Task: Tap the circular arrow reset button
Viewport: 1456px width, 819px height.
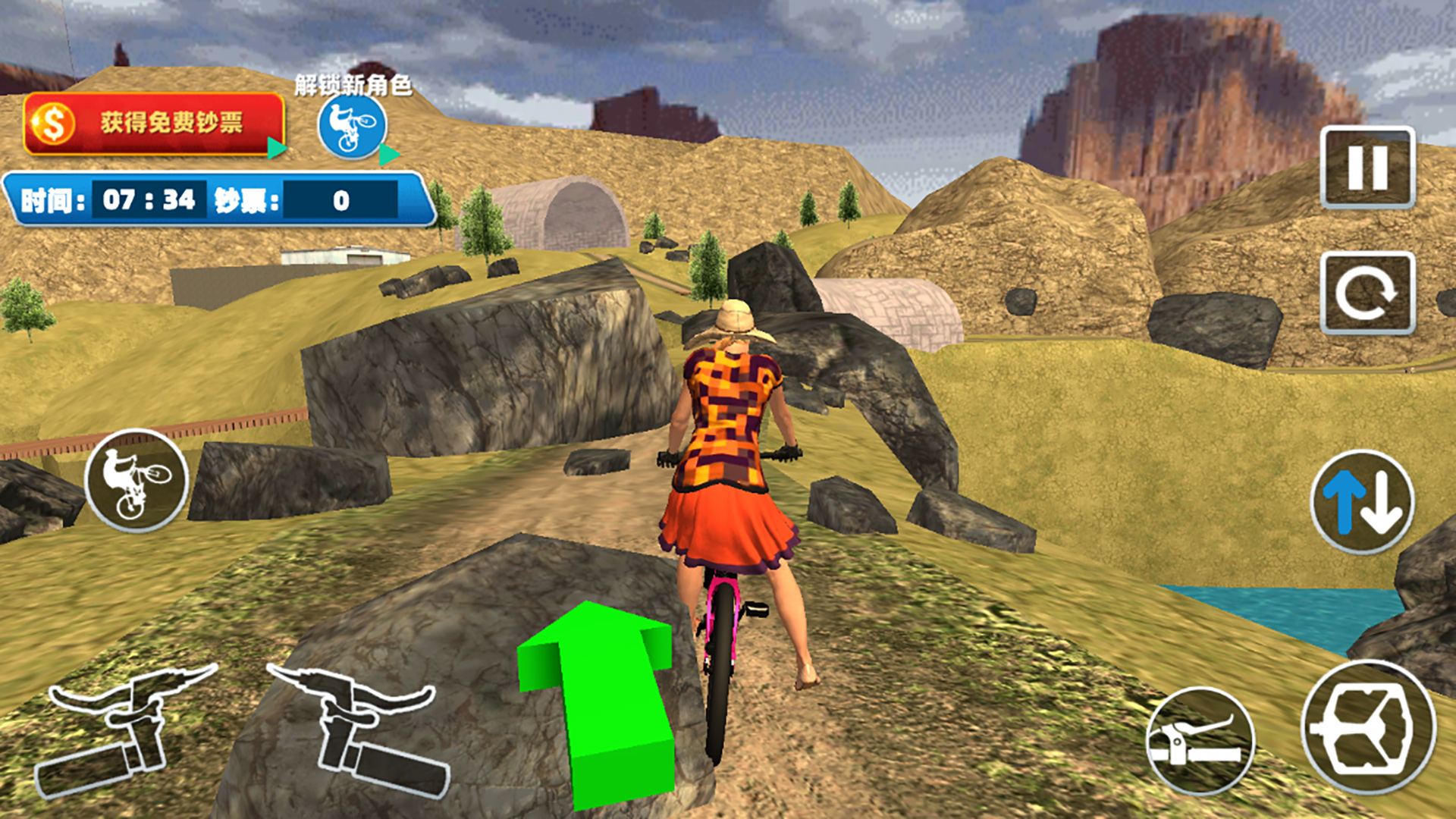Action: (x=1367, y=293)
